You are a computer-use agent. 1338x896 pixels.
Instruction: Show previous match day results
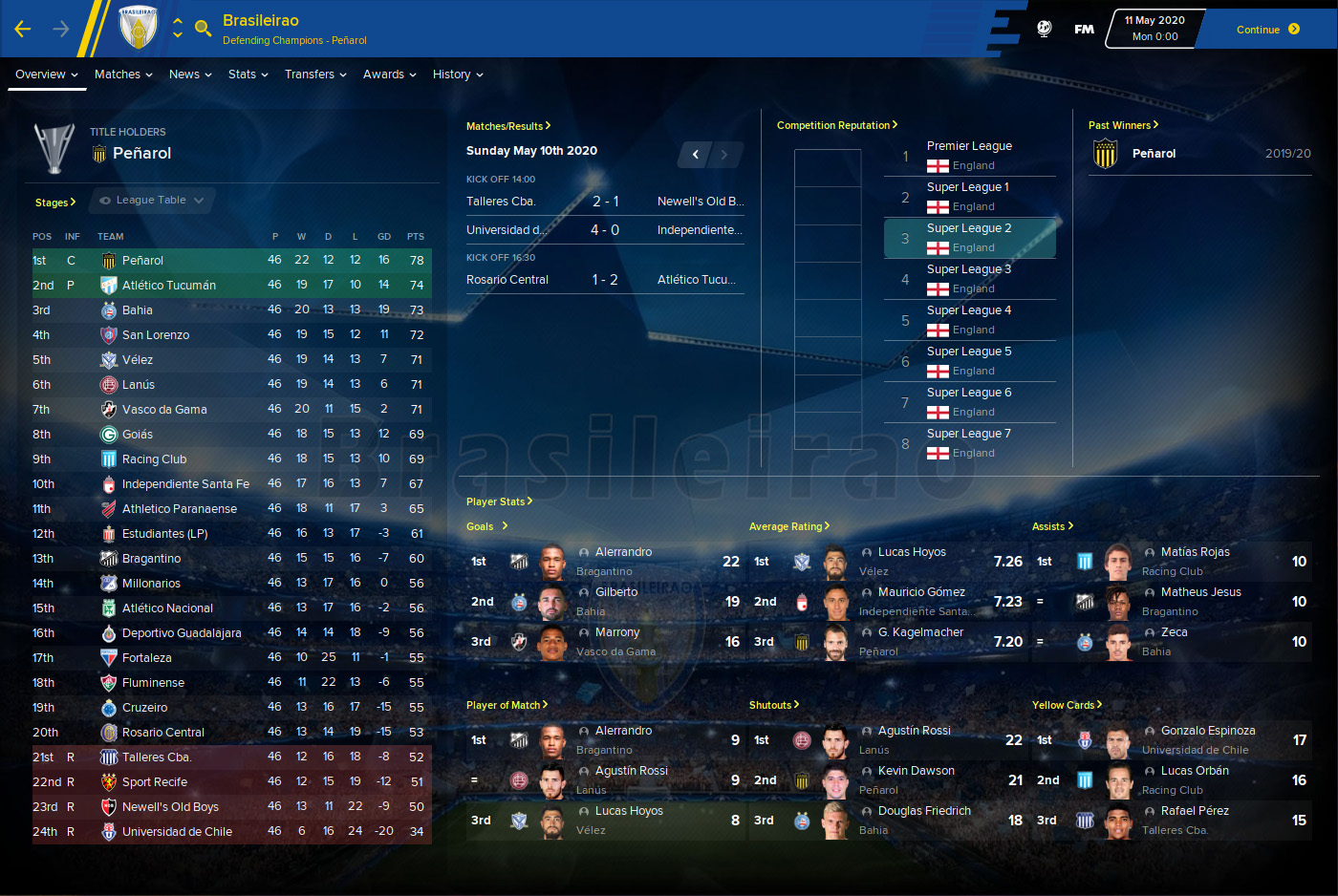click(696, 154)
